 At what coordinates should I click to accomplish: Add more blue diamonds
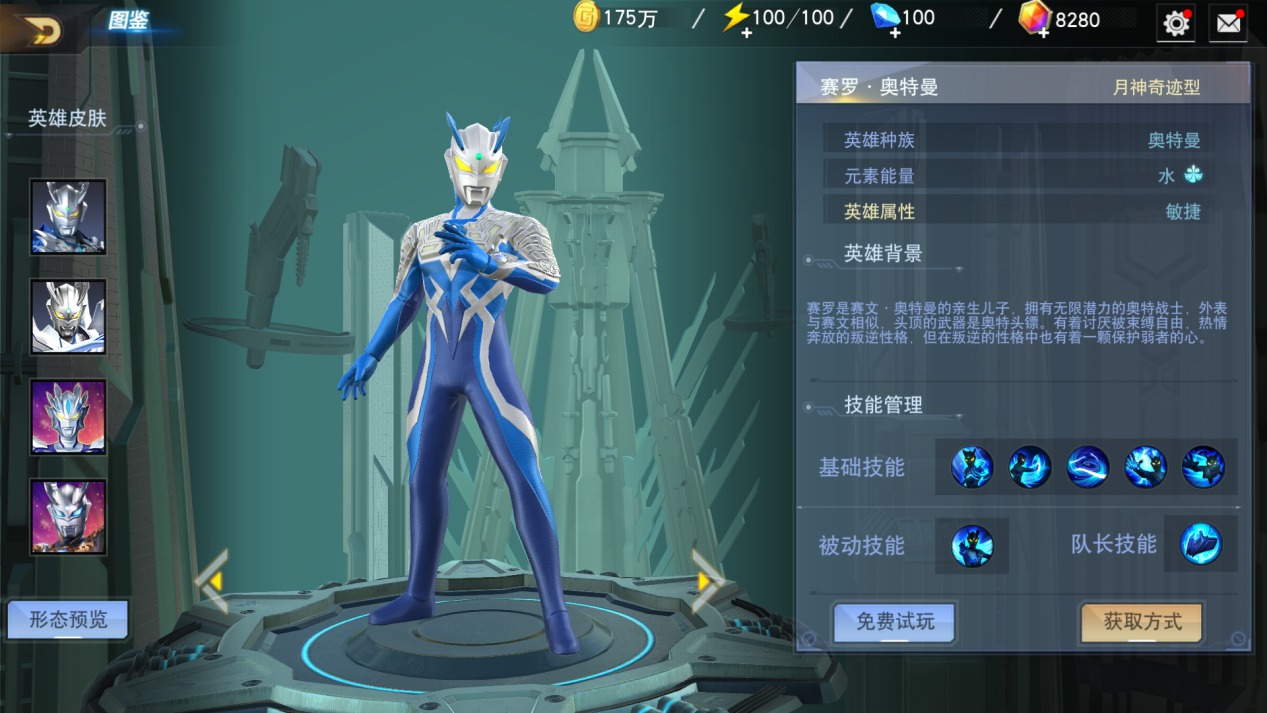tap(894, 33)
